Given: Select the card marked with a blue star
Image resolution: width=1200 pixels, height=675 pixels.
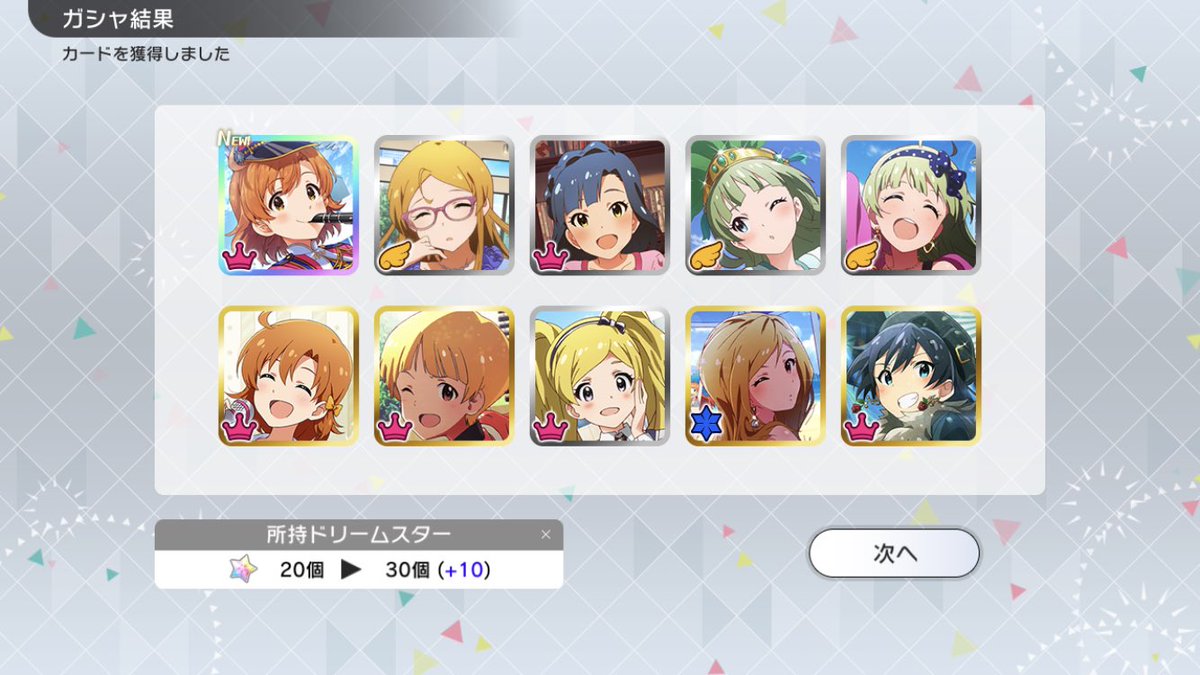Looking at the screenshot, I should click(x=755, y=376).
